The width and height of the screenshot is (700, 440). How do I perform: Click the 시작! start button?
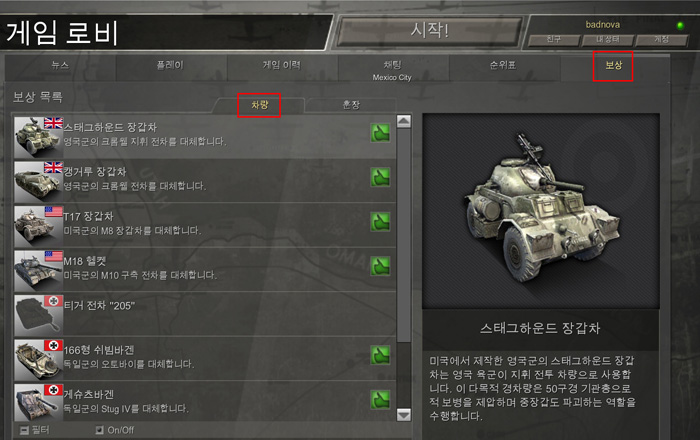[431, 31]
